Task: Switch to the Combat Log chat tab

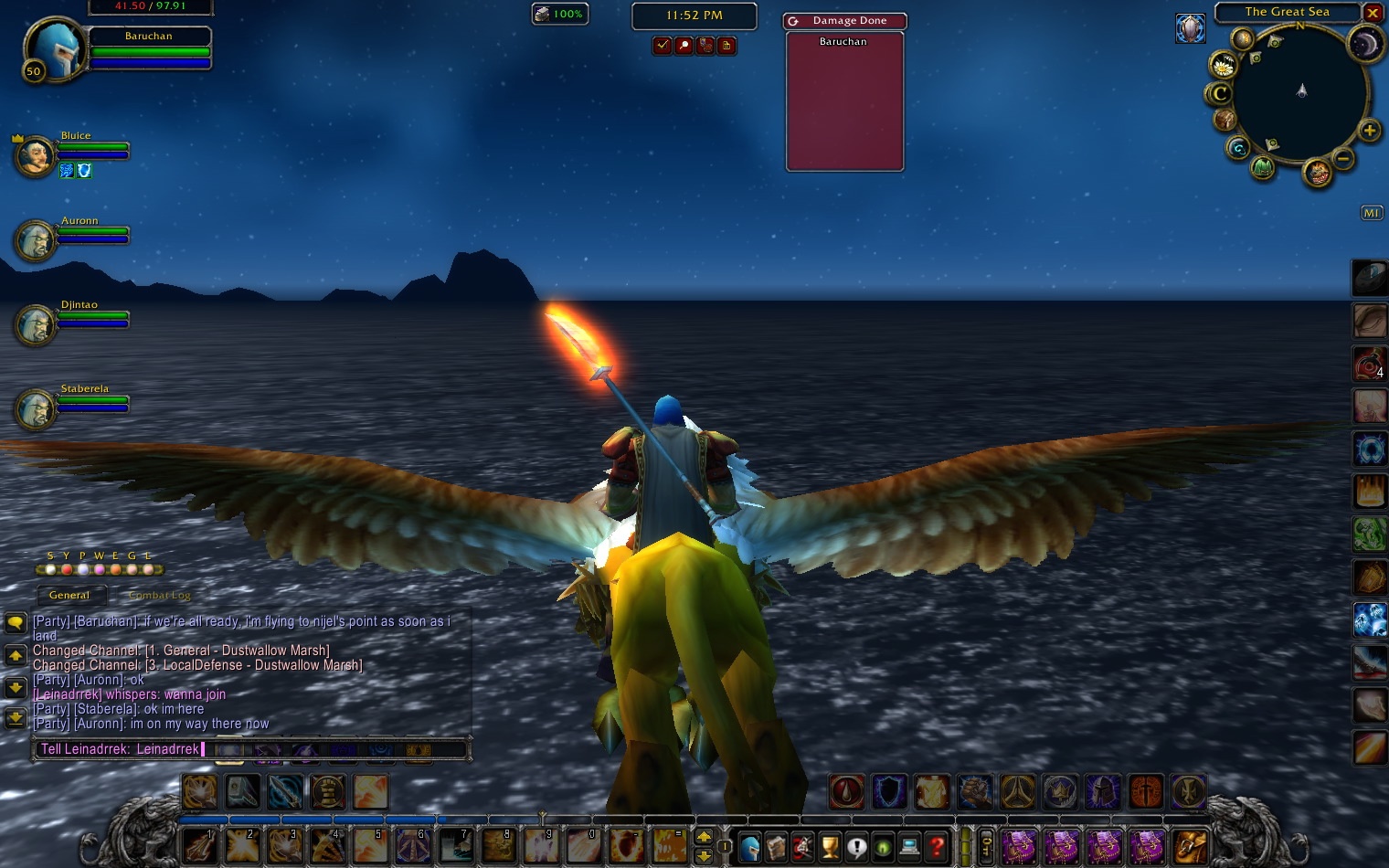Action: [160, 596]
